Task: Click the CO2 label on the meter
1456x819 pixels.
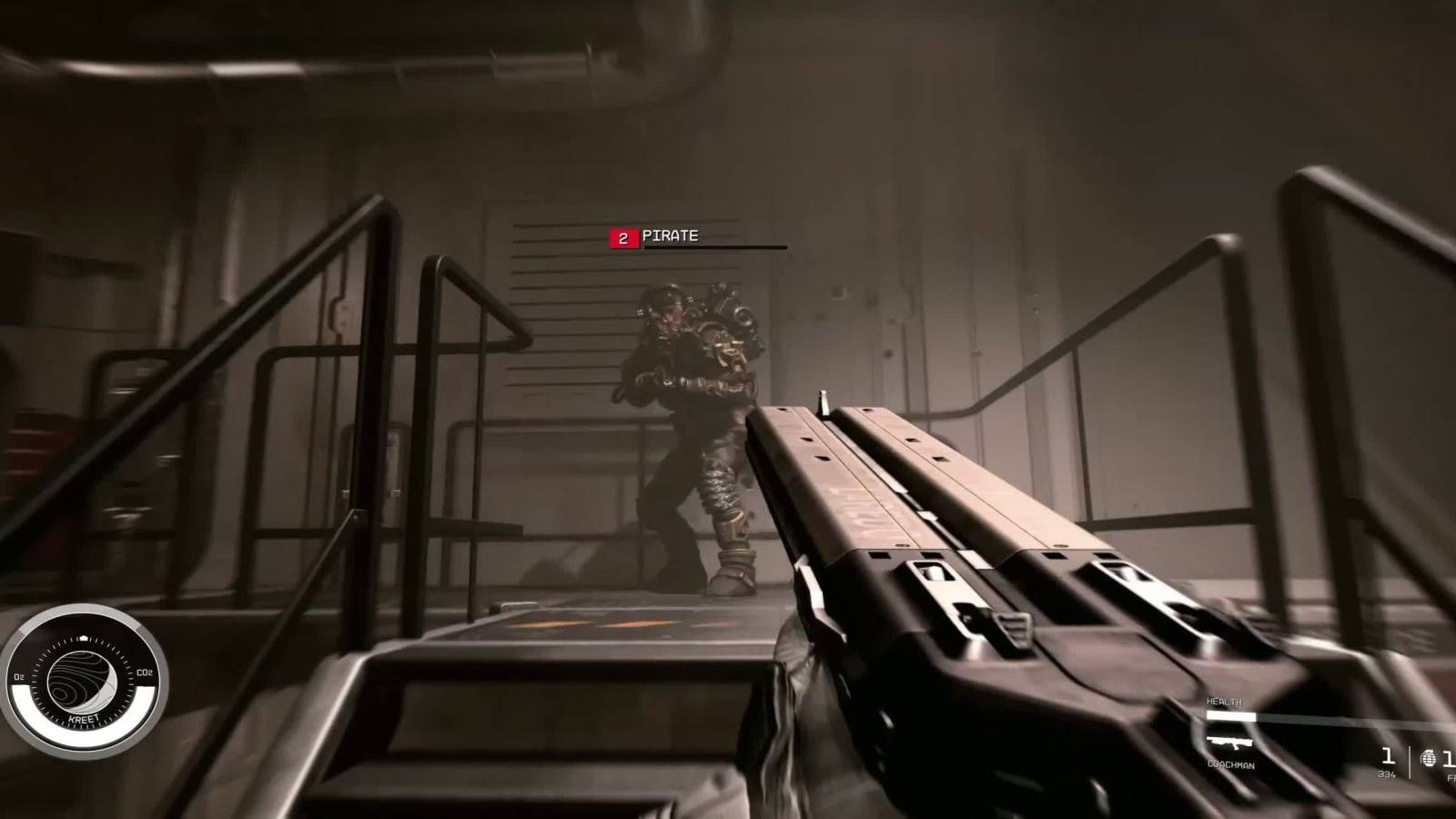Action: pos(144,672)
